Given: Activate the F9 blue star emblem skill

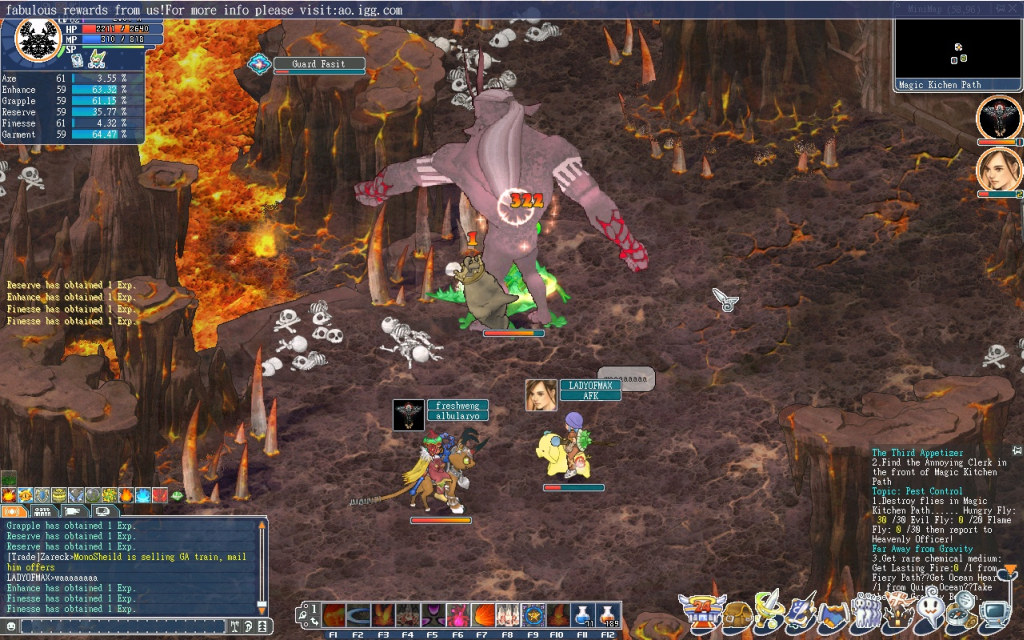Looking at the screenshot, I should point(532,614).
